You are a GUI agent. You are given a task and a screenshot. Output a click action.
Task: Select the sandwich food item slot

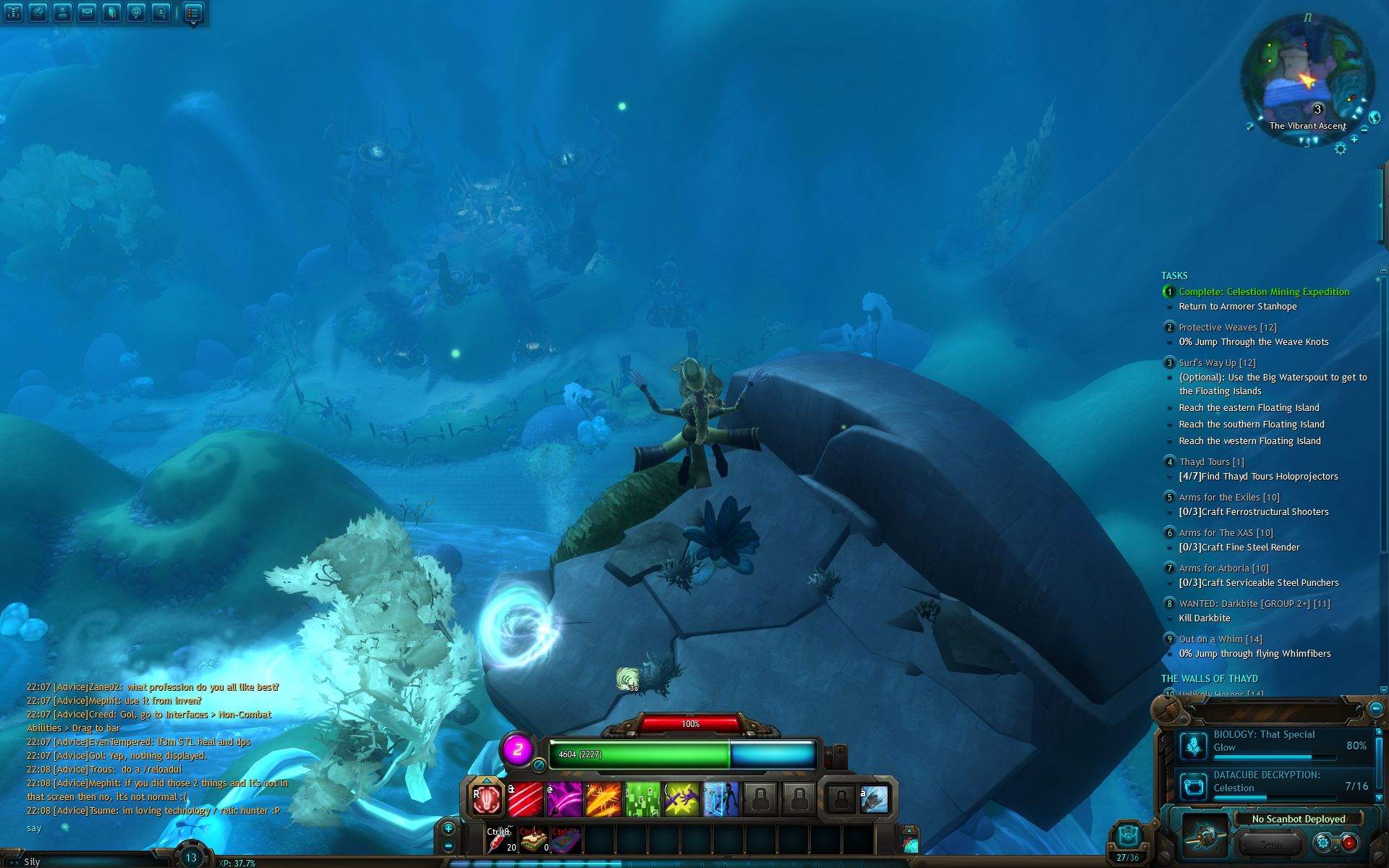click(534, 839)
